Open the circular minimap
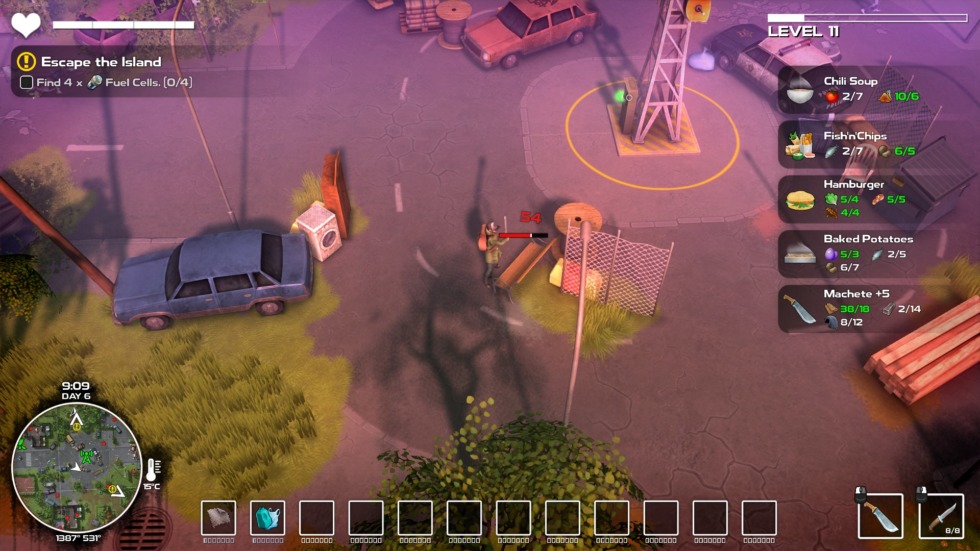Image resolution: width=980 pixels, height=551 pixels. point(76,468)
